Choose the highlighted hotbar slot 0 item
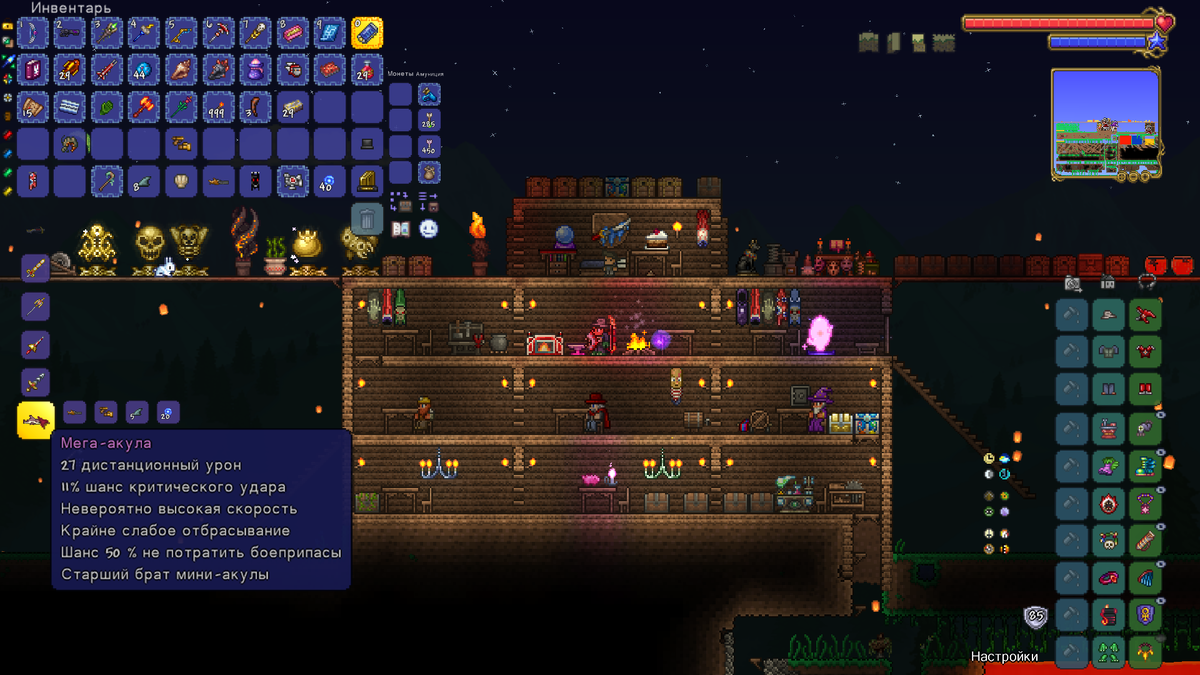 pyautogui.click(x=367, y=33)
